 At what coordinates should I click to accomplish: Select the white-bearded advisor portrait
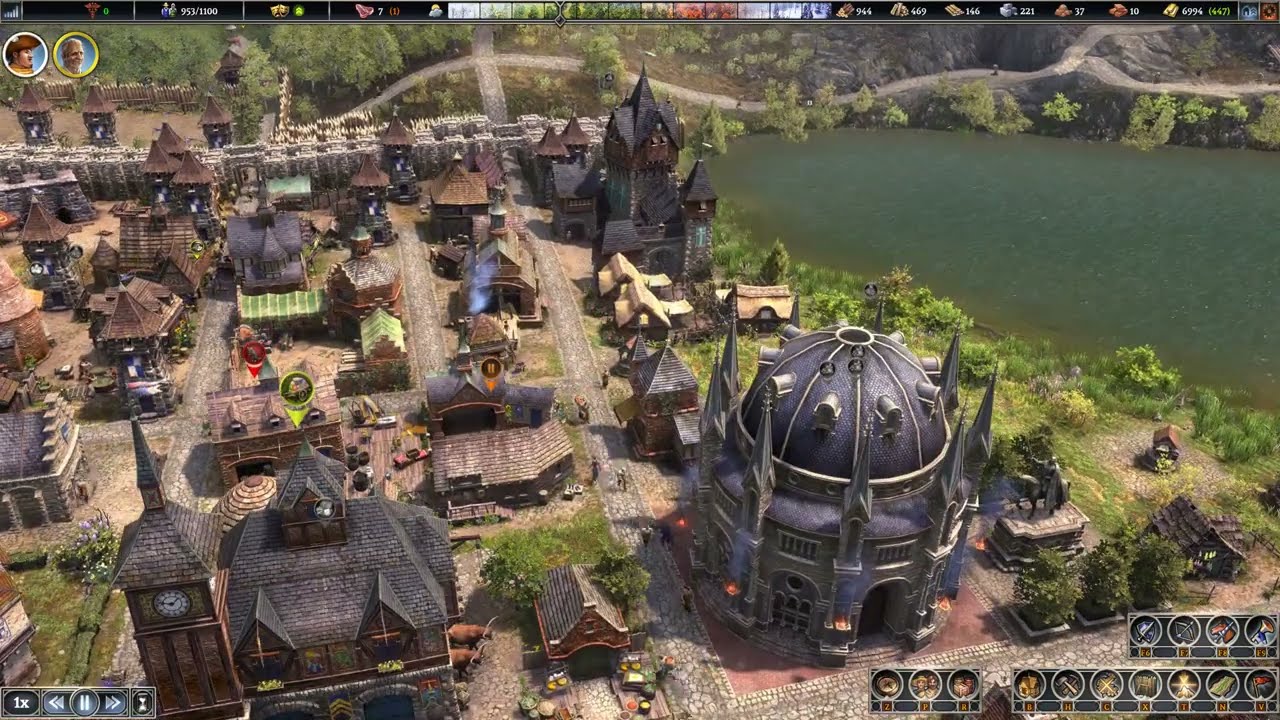point(75,54)
